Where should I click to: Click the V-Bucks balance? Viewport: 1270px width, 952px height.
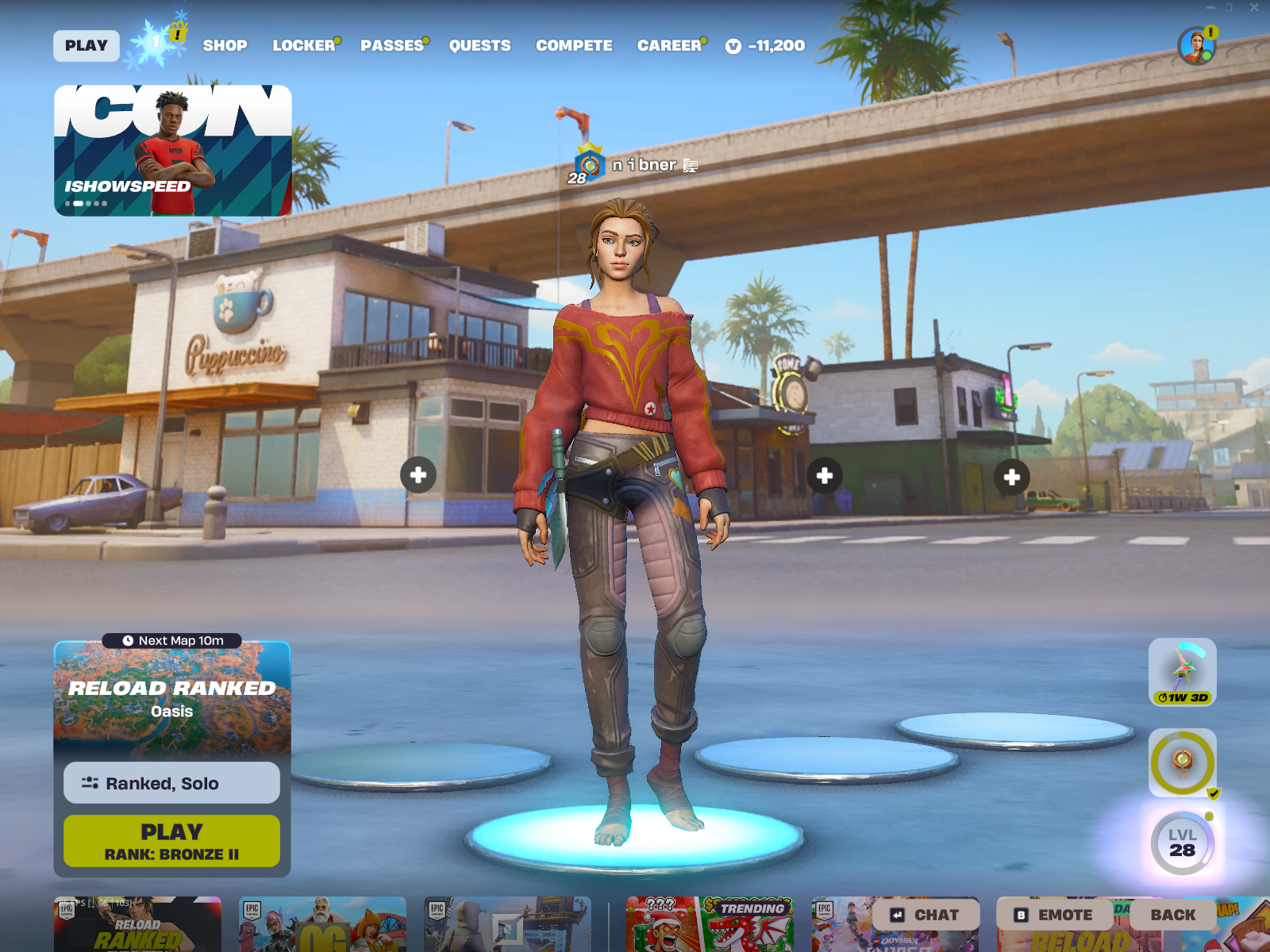click(766, 46)
